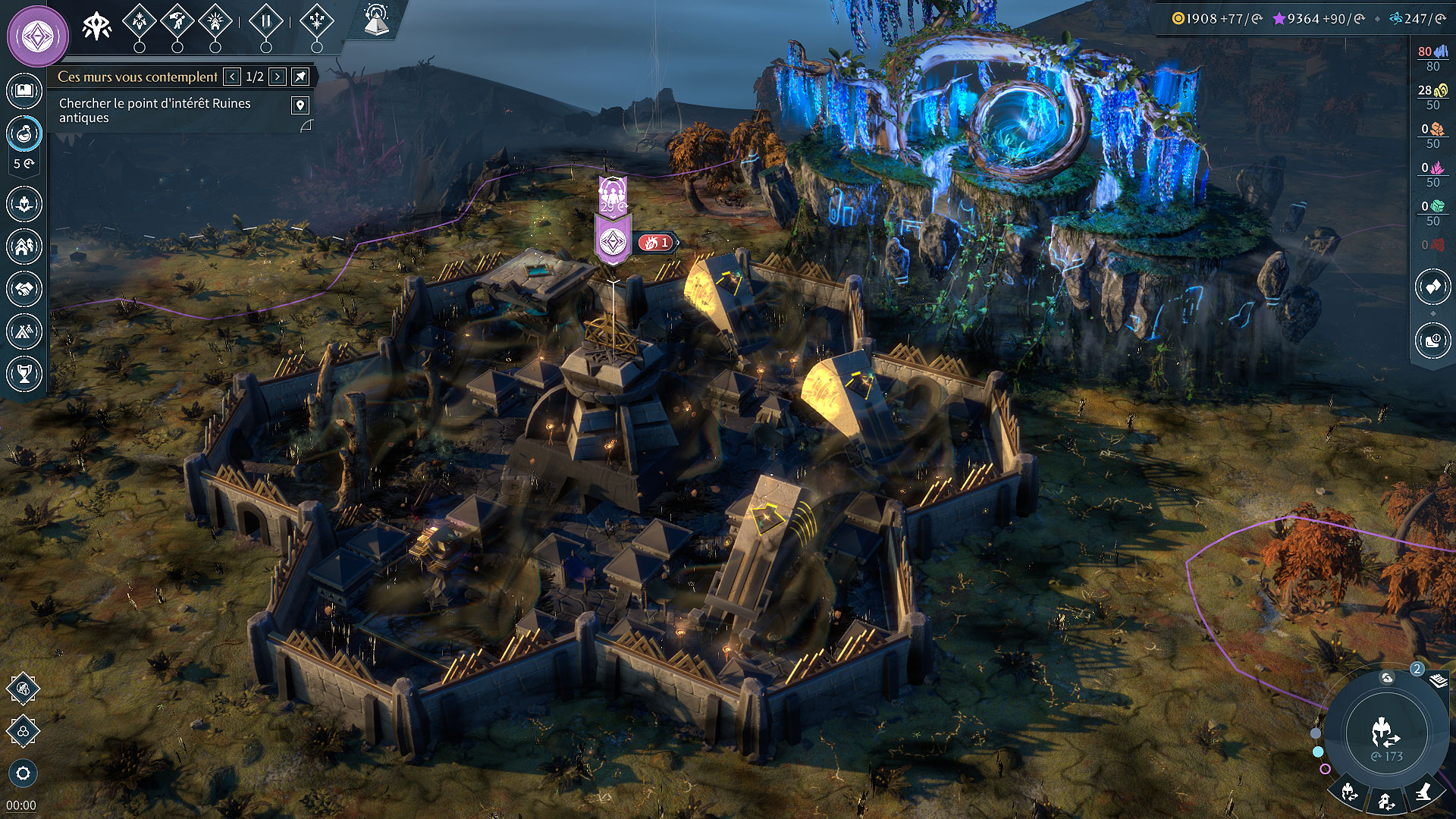Click the two-diamonds round button on right
1456x819 pixels.
[x=1432, y=287]
